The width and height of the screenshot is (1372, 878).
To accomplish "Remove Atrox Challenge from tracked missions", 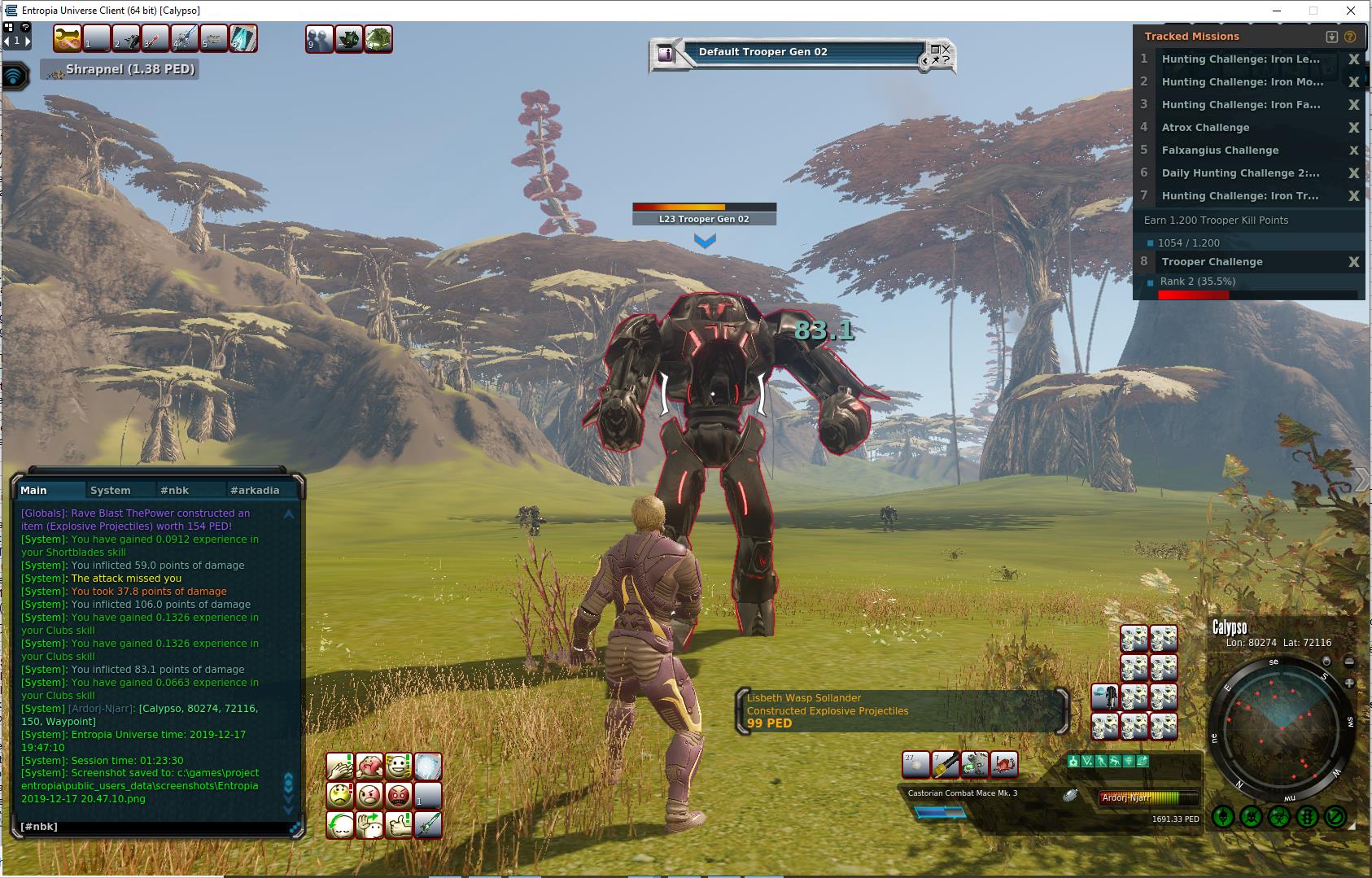I will click(x=1353, y=128).
